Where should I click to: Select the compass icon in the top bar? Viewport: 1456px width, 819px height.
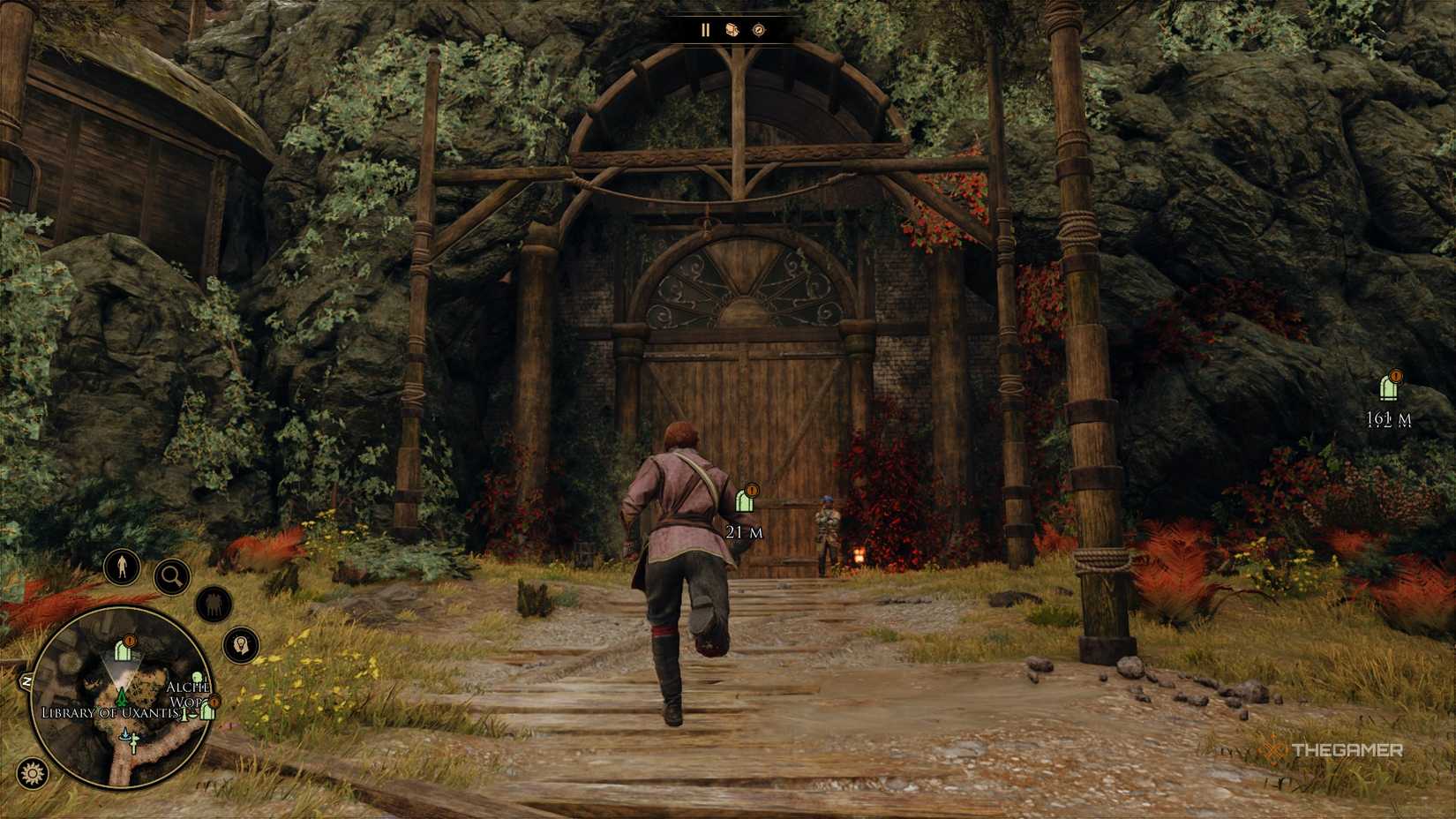click(x=757, y=29)
